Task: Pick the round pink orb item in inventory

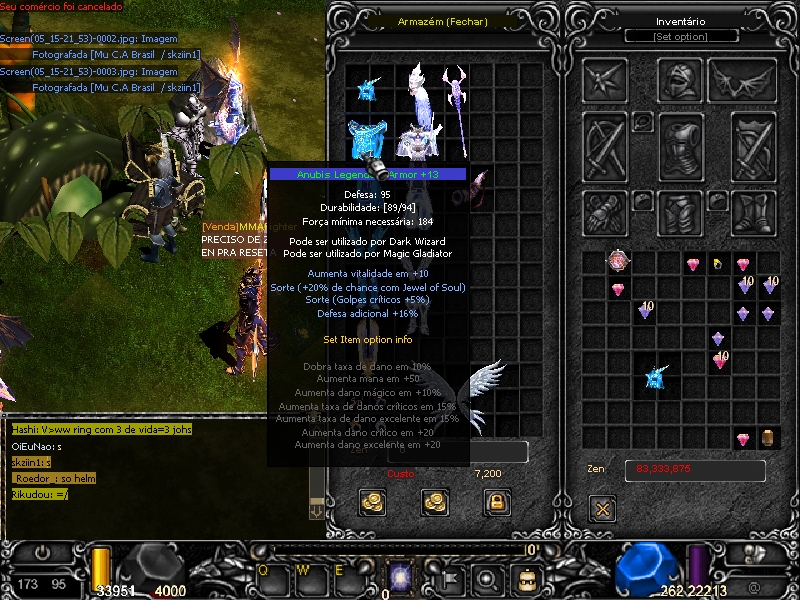Action: [619, 263]
